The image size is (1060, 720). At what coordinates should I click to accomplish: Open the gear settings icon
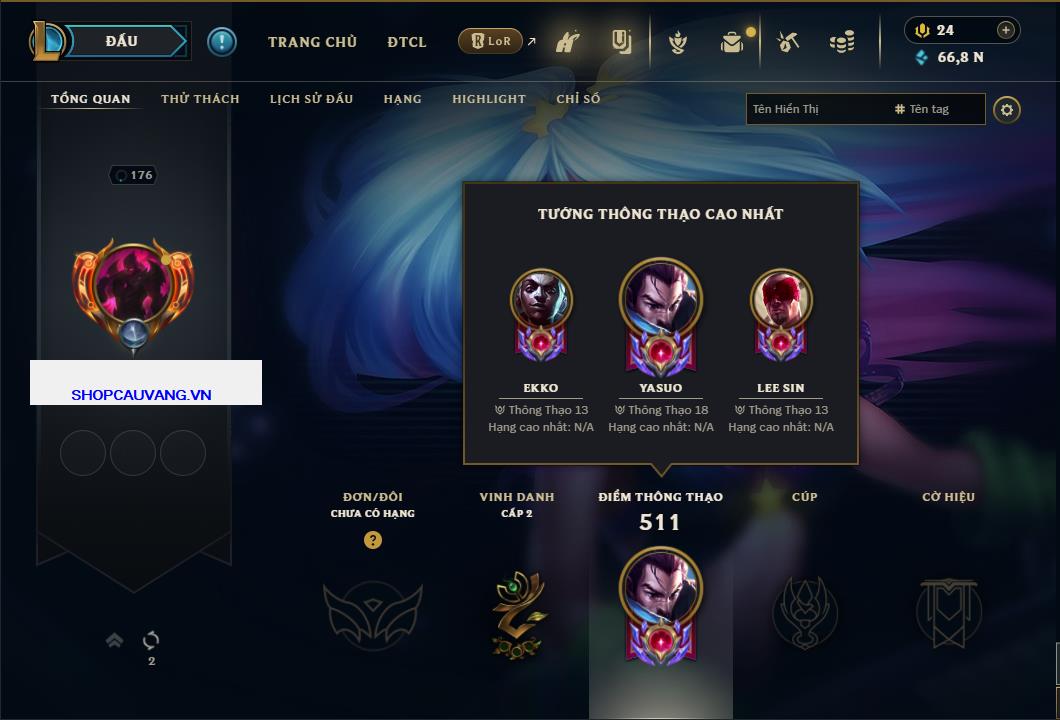1007,109
